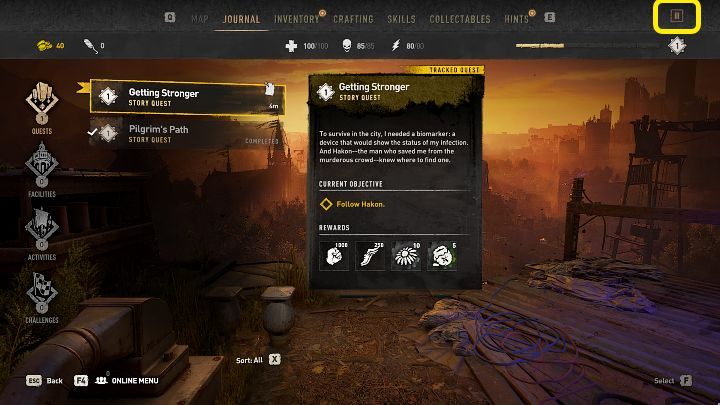Image resolution: width=720 pixels, height=405 pixels.
Task: Click the Follow Hakon objective
Action: point(361,204)
